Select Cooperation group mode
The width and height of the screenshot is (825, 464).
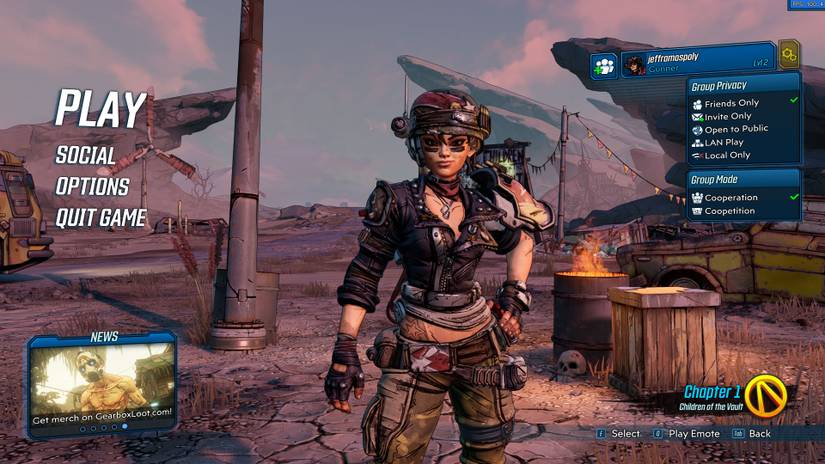click(731, 197)
